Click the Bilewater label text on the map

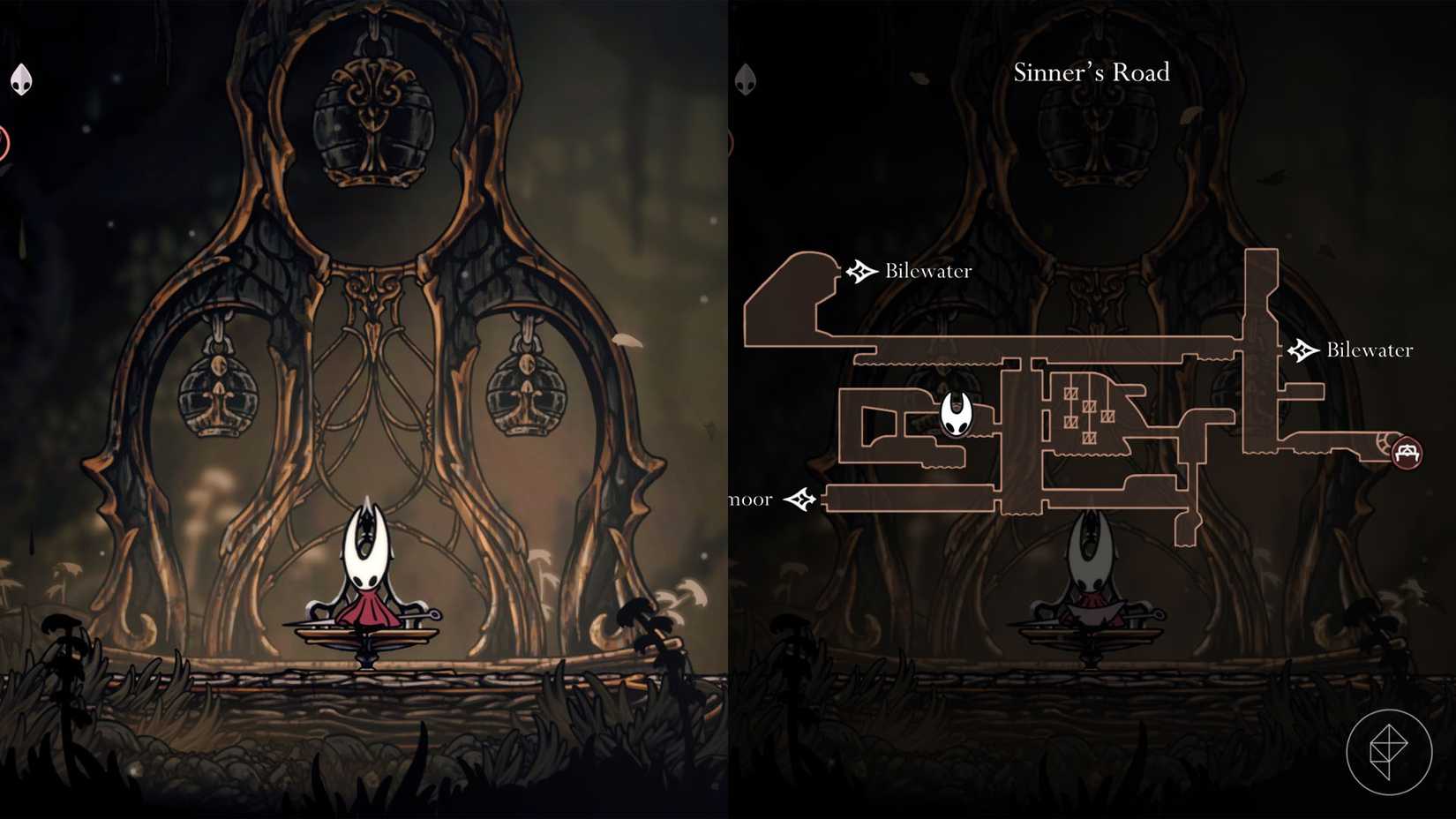[927, 271]
